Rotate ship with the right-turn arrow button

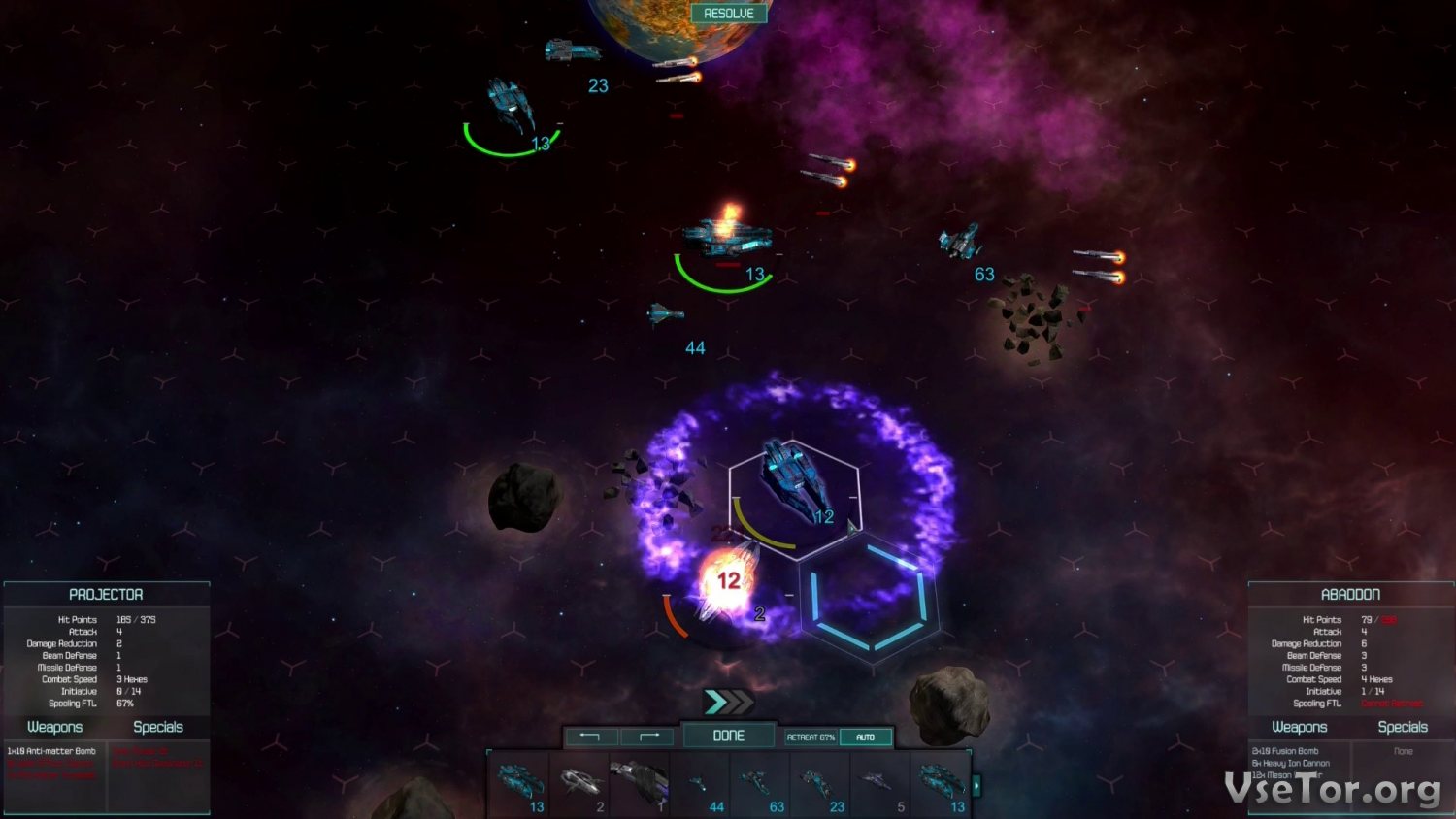pos(649,737)
